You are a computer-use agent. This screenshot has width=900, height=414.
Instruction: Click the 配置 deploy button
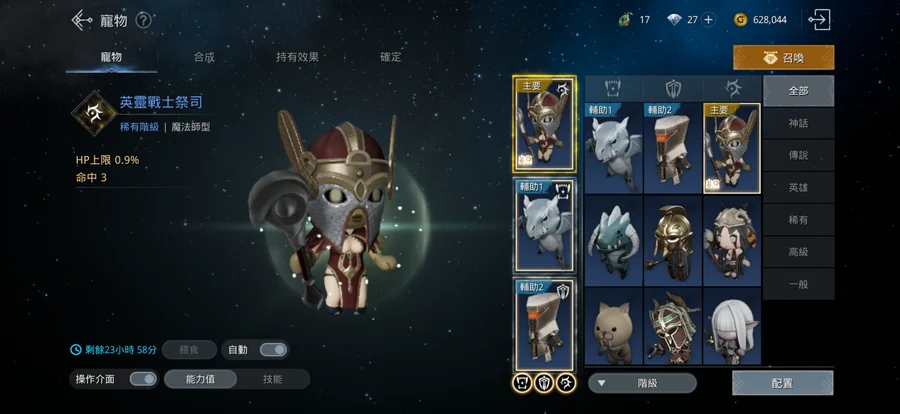[x=782, y=383]
